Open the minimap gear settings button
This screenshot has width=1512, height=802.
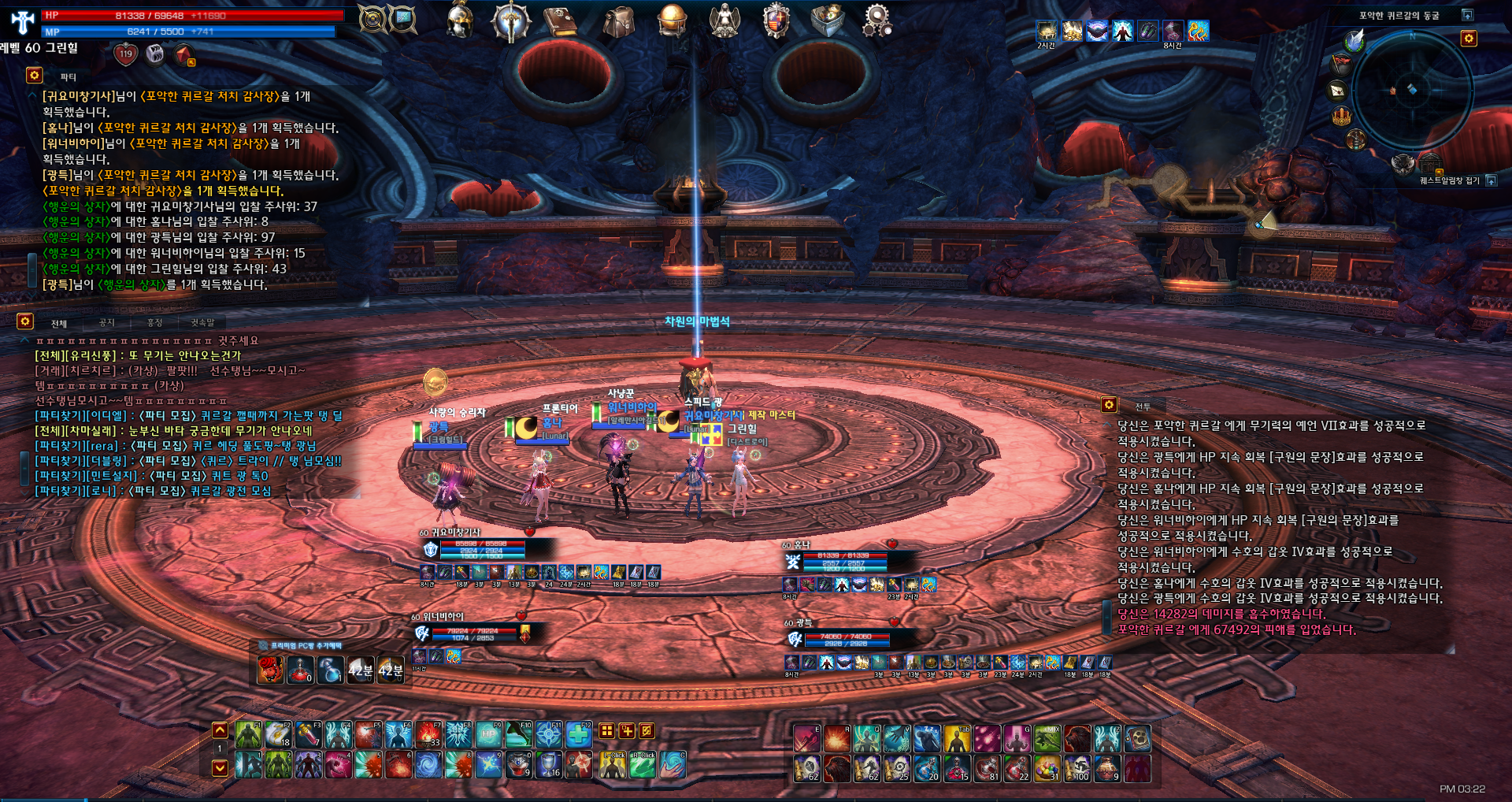pyautogui.click(x=1469, y=39)
